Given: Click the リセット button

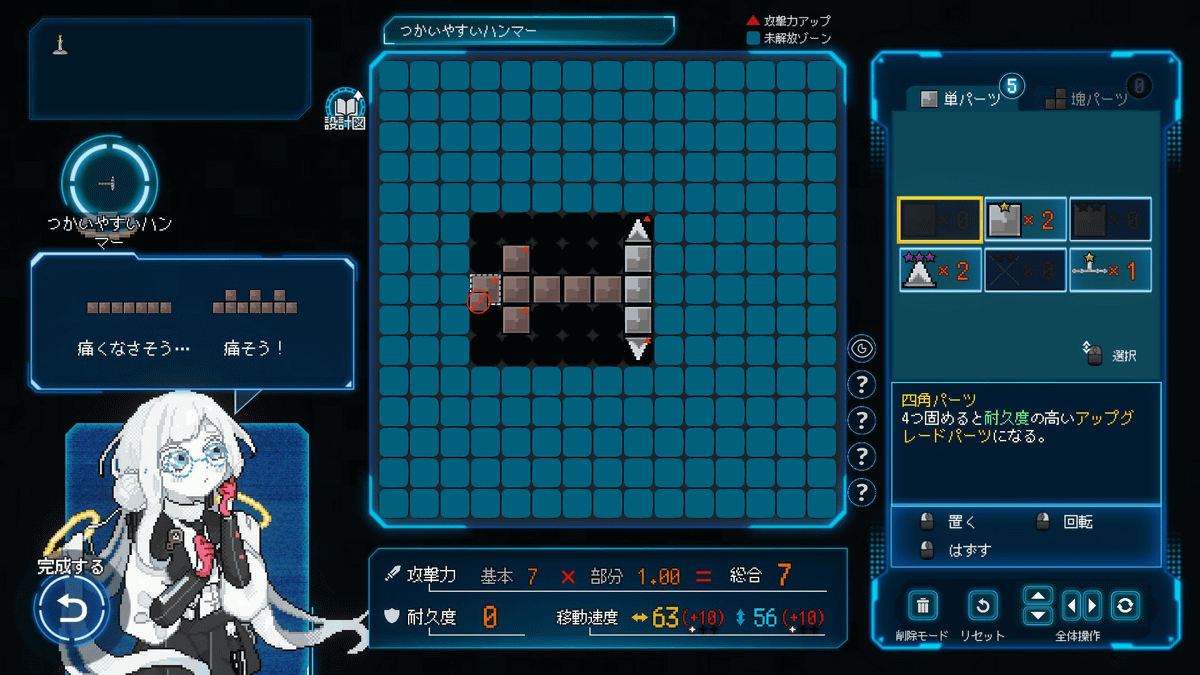Looking at the screenshot, I should tap(983, 606).
